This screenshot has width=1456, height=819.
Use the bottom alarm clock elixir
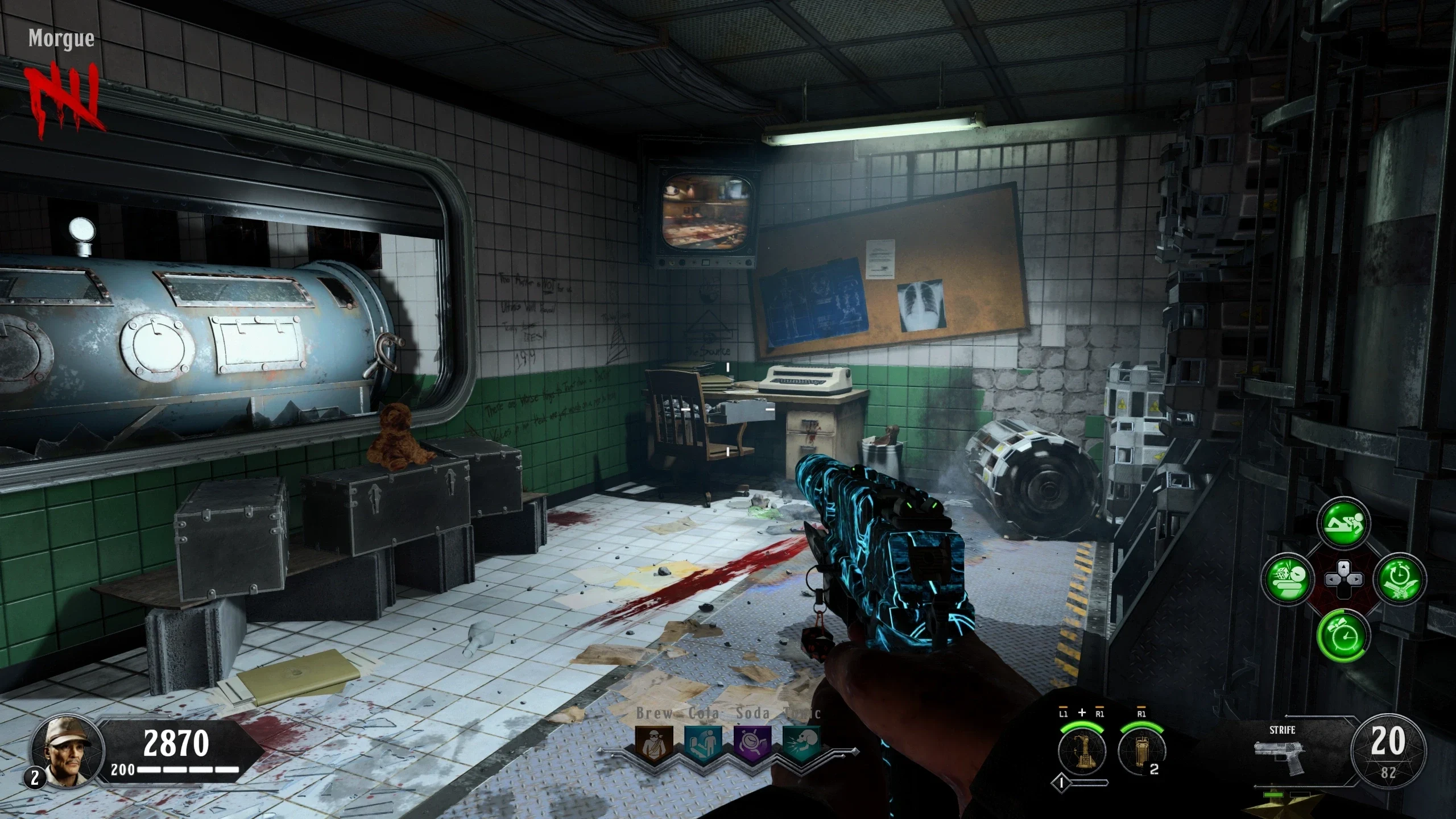[x=1343, y=635]
